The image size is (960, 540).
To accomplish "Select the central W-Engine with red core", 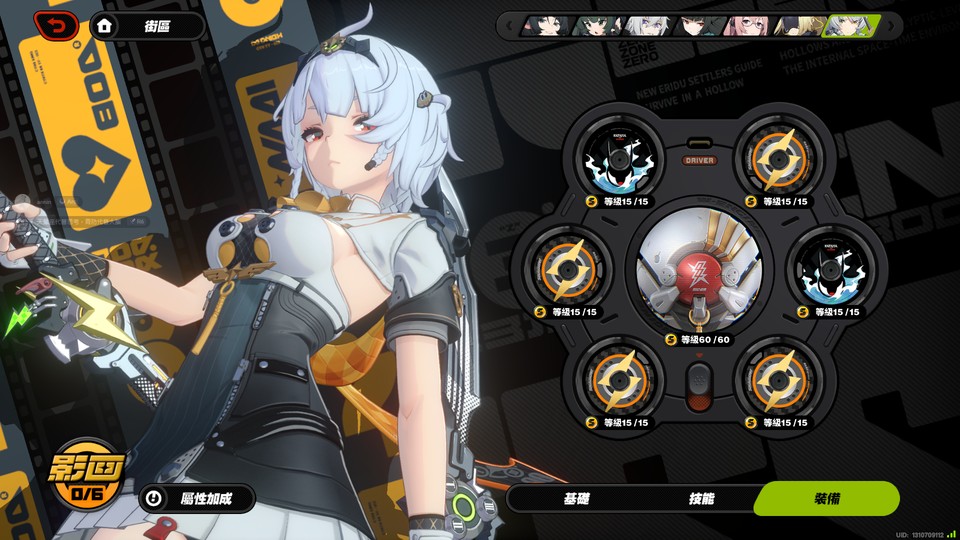I will [699, 272].
